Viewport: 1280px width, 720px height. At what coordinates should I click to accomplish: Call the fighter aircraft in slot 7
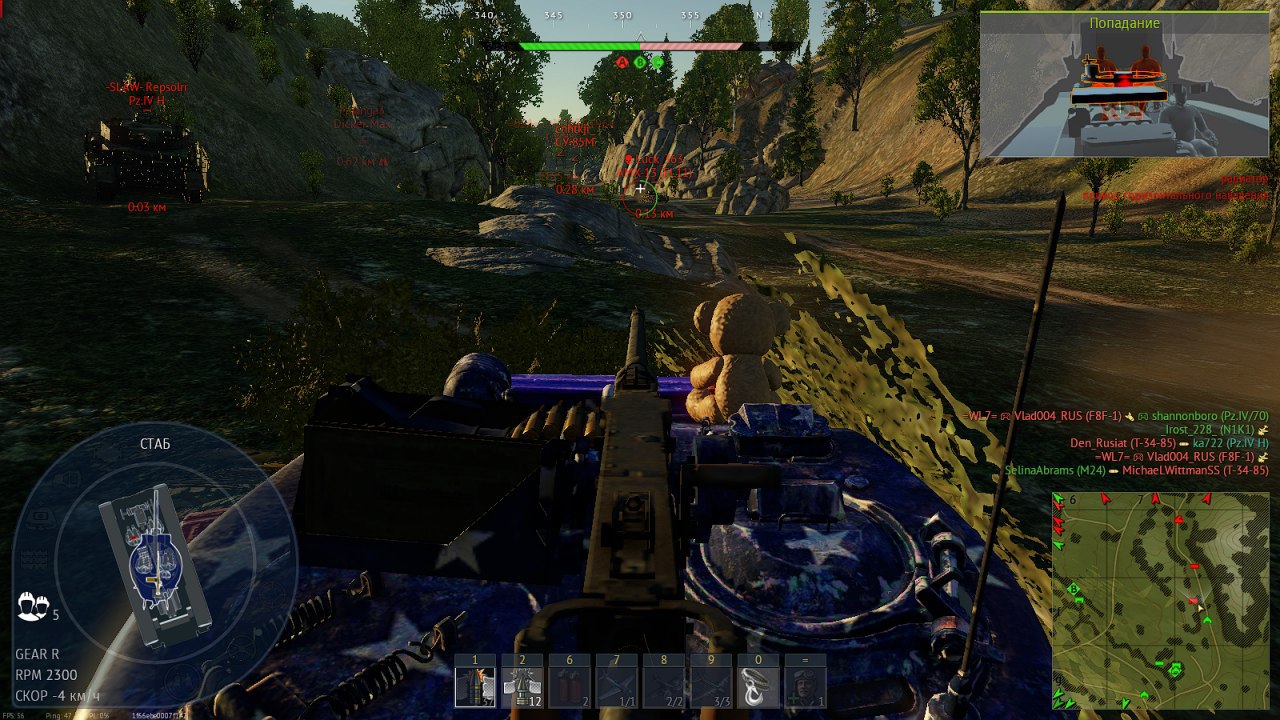click(x=616, y=687)
